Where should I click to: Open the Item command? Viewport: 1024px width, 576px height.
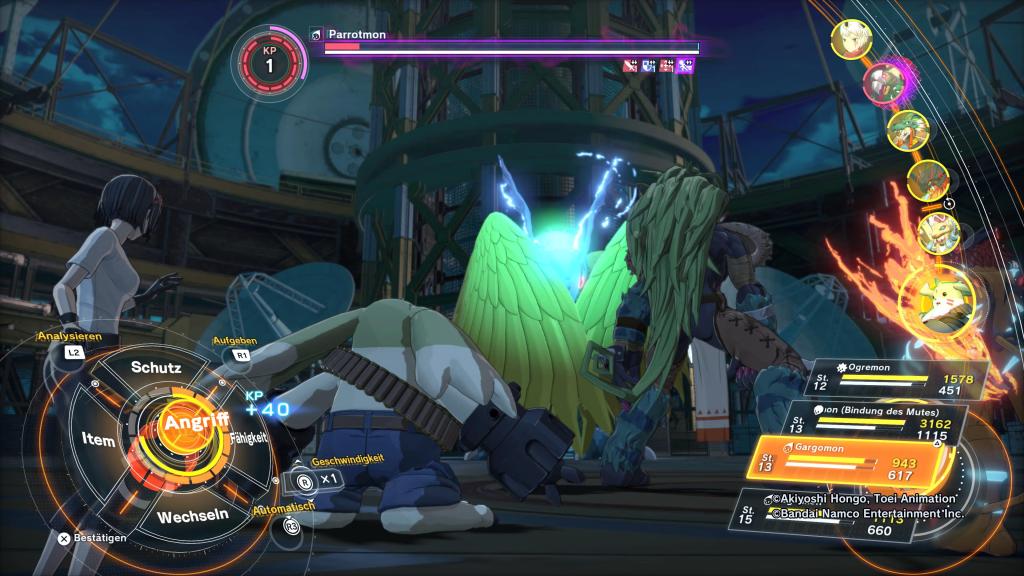[x=100, y=438]
